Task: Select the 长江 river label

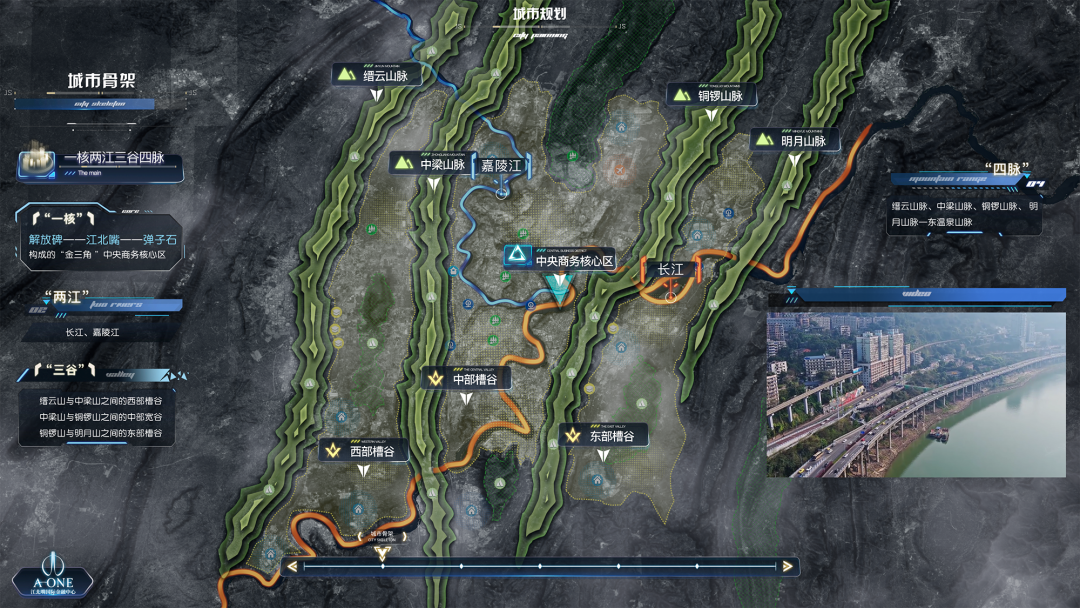Action: [665, 269]
